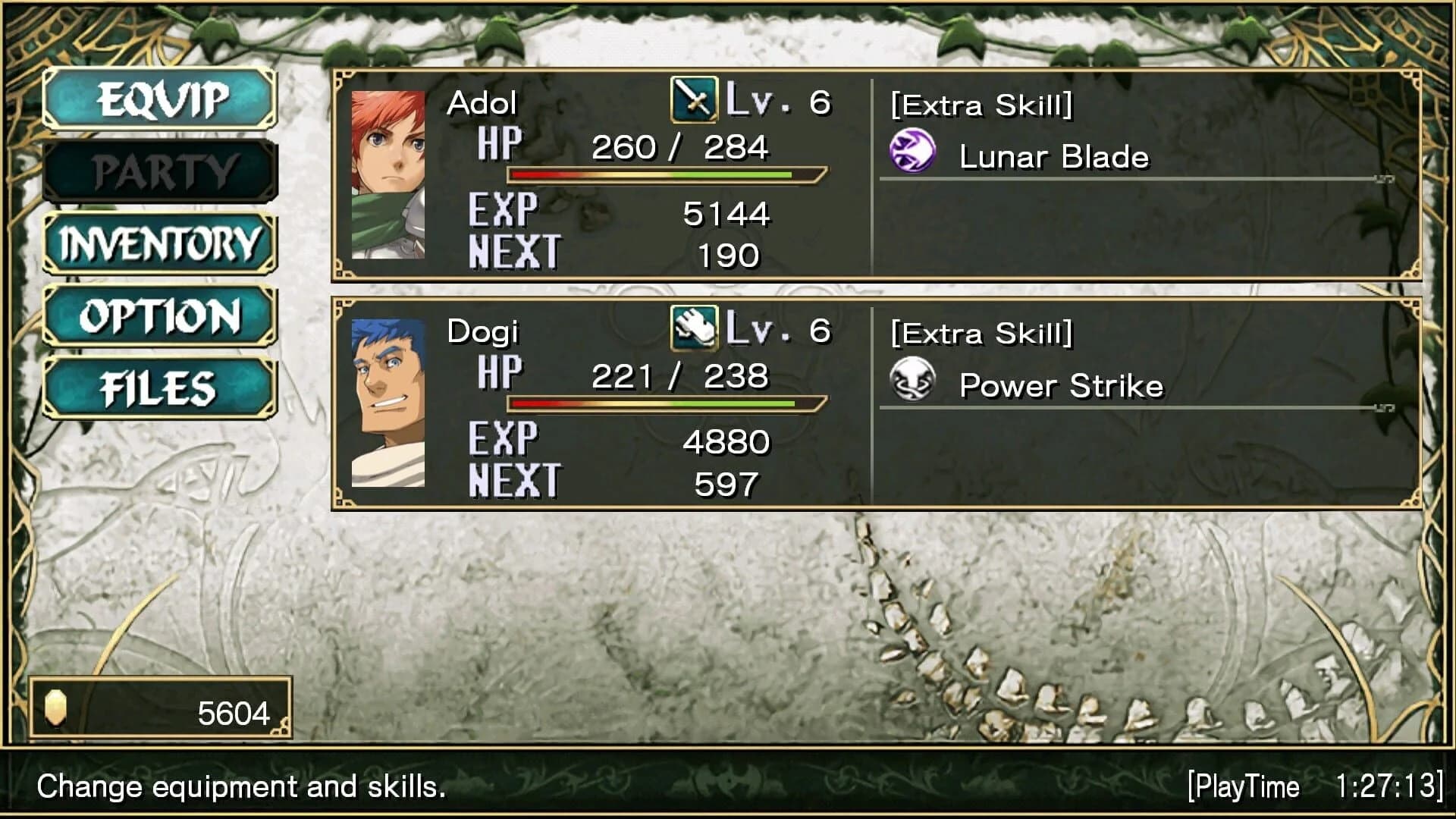Select the Power Strike skill icon
This screenshot has height=819, width=1456.
click(x=913, y=382)
